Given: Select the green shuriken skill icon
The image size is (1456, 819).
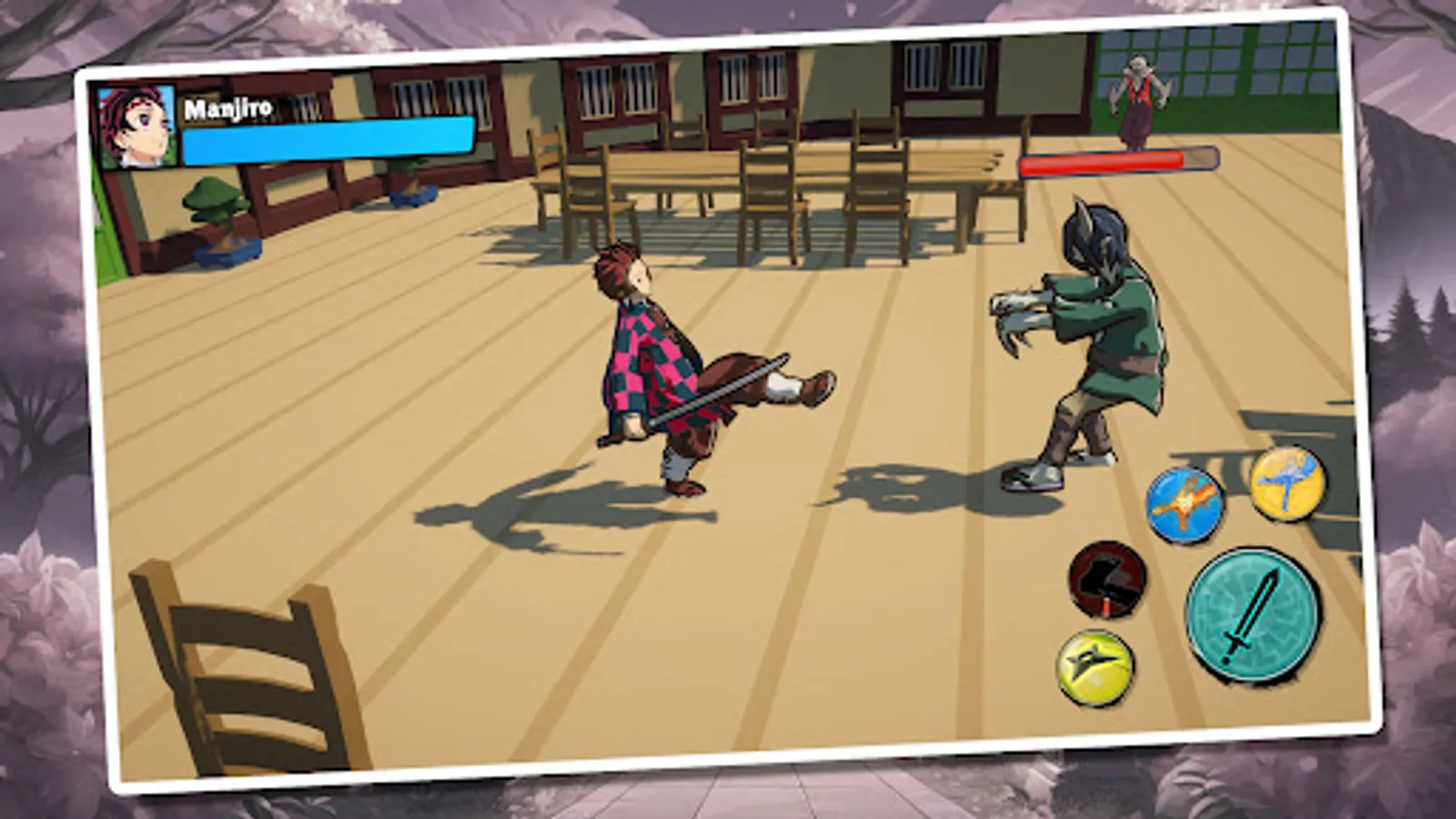Looking at the screenshot, I should point(1093,665).
